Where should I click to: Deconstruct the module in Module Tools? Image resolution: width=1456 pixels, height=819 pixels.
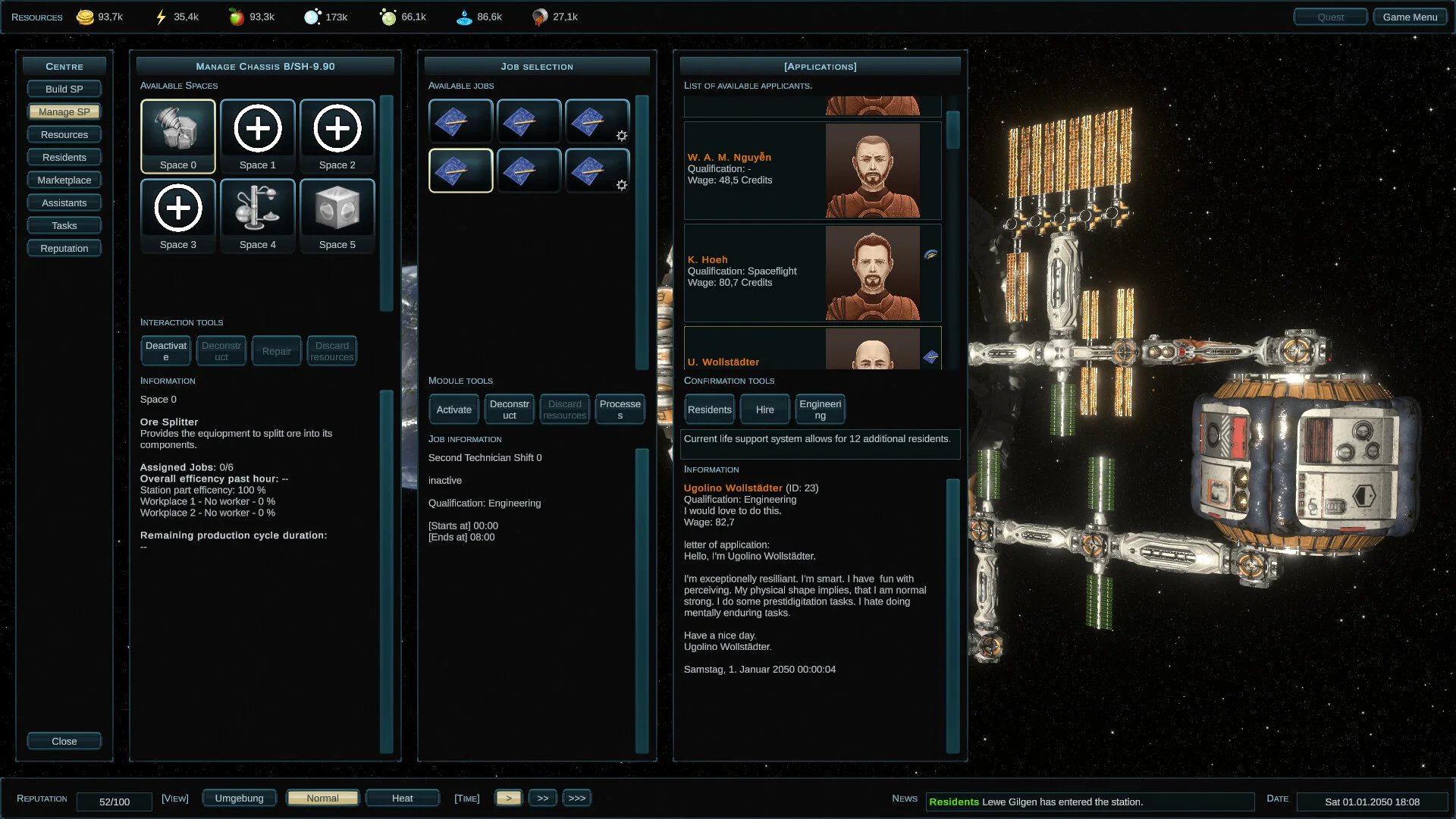click(x=509, y=409)
